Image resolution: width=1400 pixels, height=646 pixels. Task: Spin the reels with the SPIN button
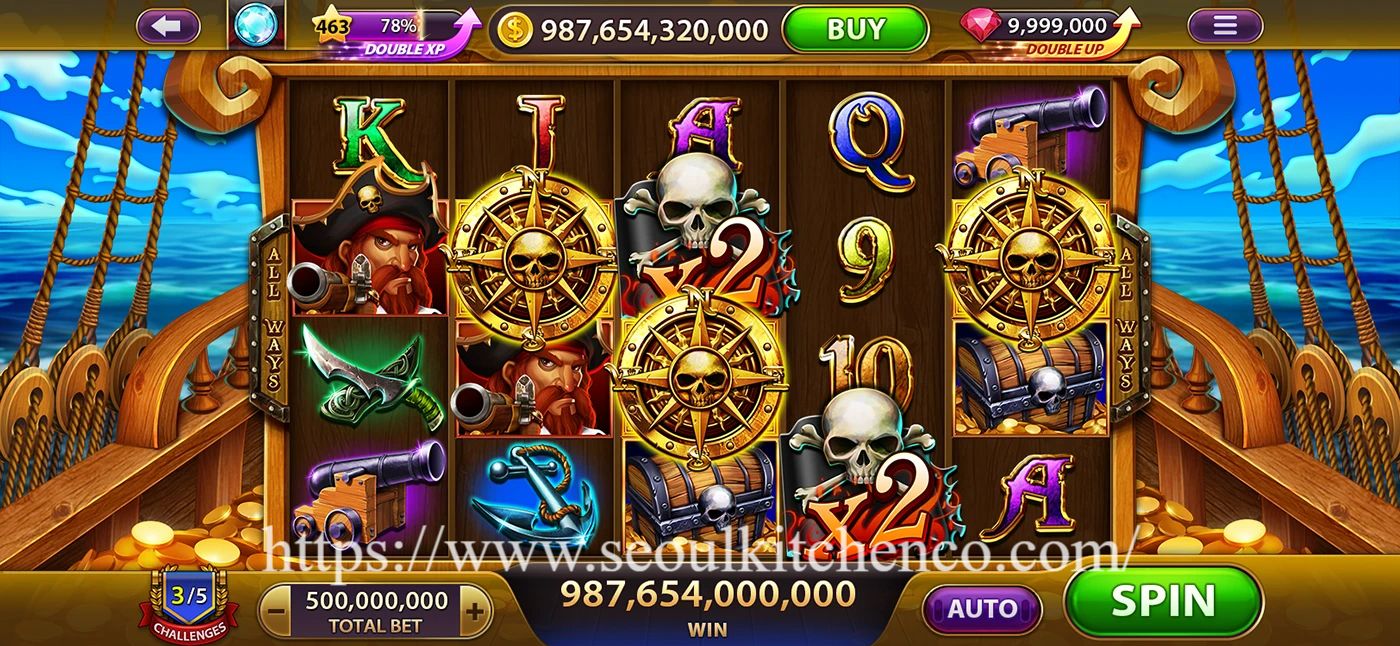pyautogui.click(x=1163, y=601)
